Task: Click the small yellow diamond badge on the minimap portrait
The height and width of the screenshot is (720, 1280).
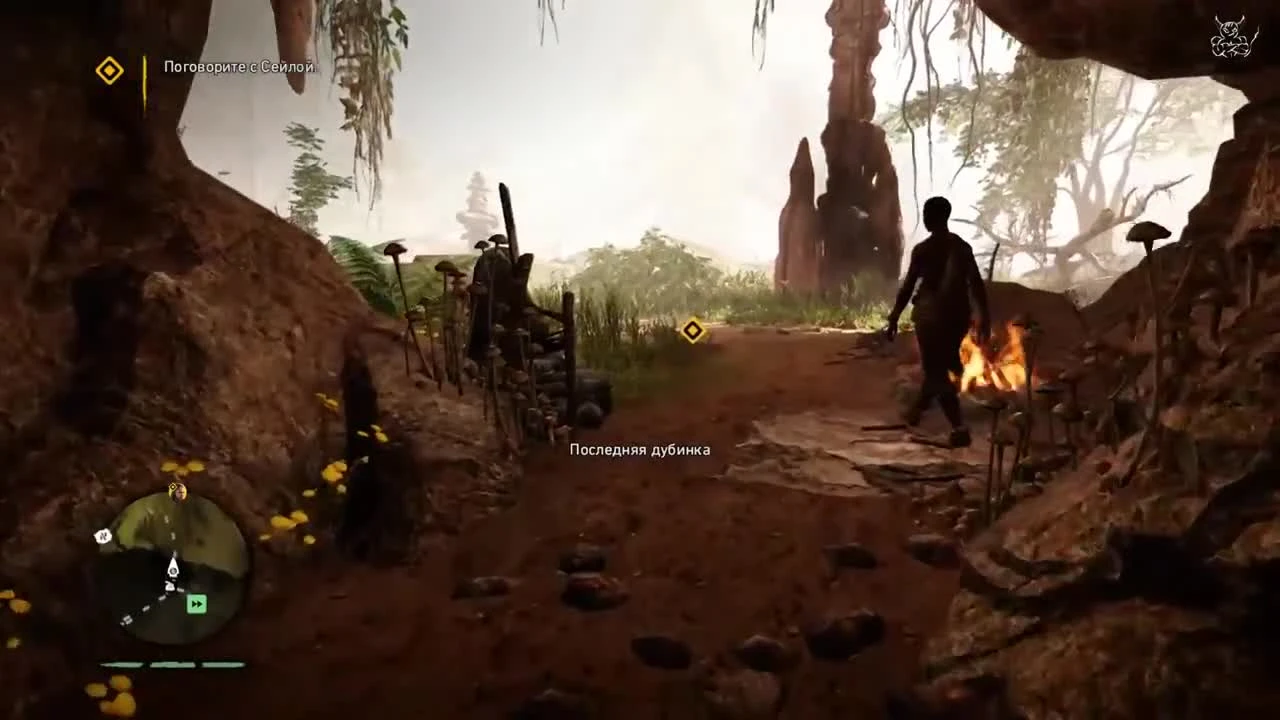Action: pyautogui.click(x=172, y=487)
